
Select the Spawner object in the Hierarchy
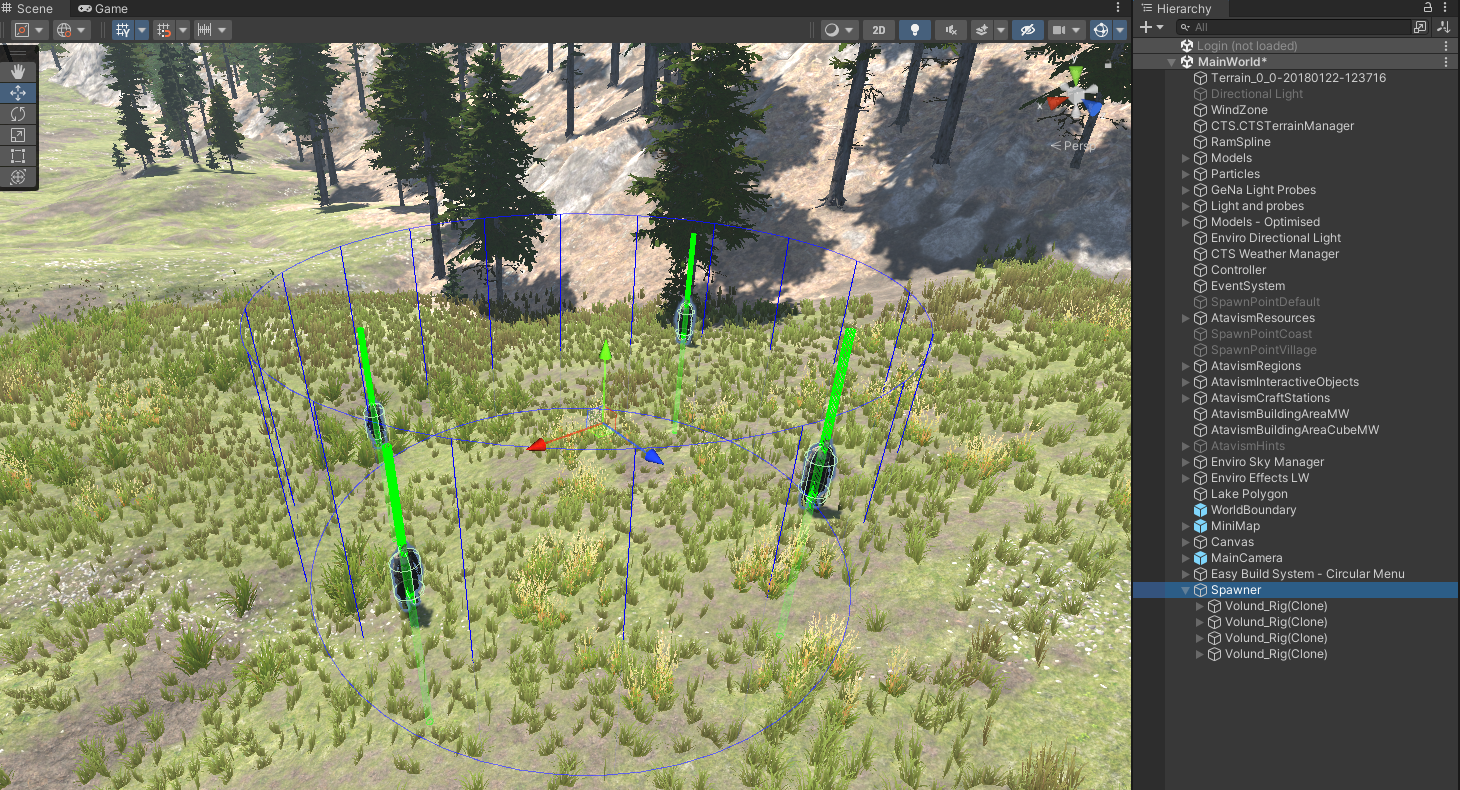pyautogui.click(x=1236, y=590)
